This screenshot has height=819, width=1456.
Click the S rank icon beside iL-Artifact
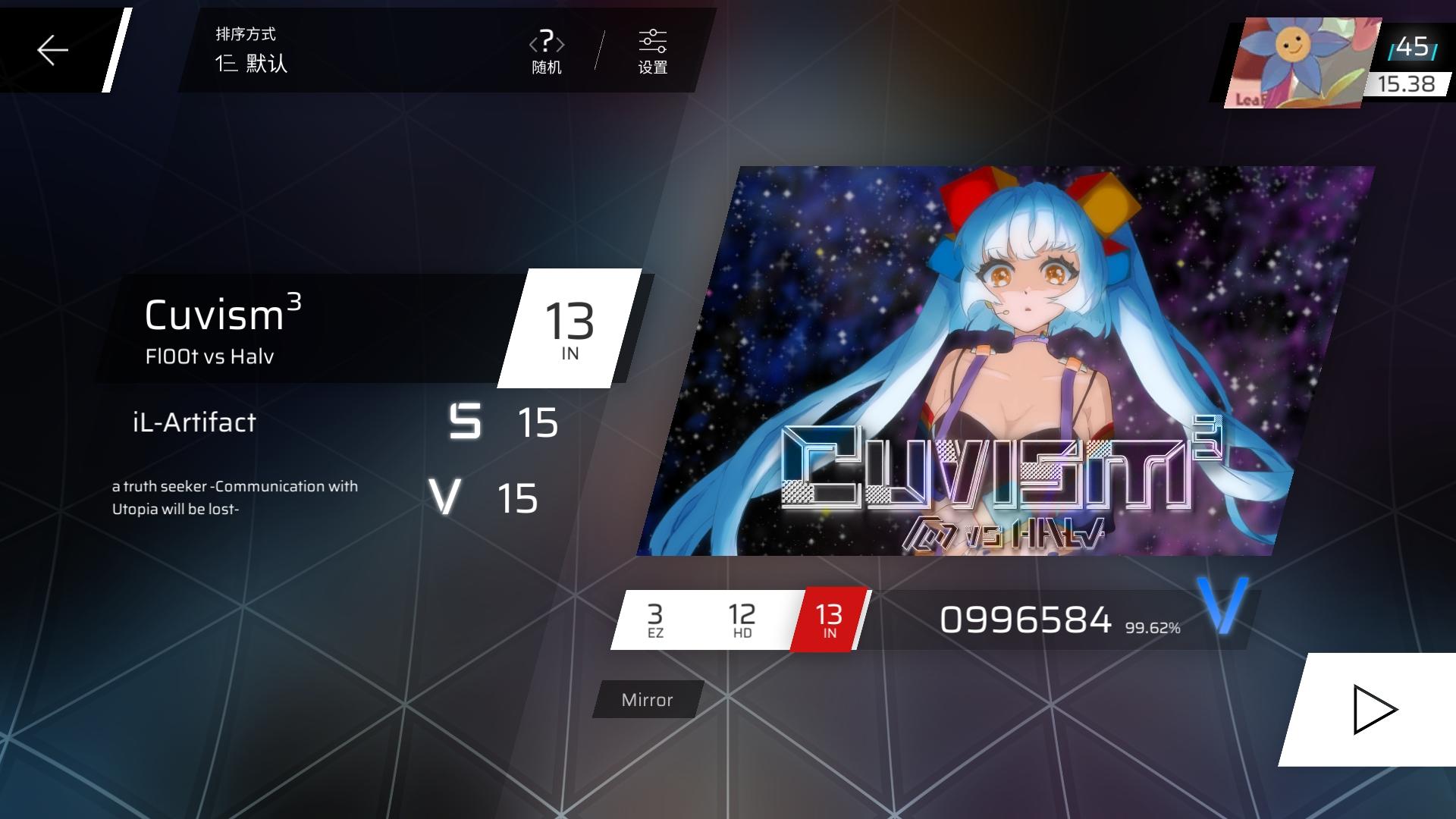[x=464, y=422]
